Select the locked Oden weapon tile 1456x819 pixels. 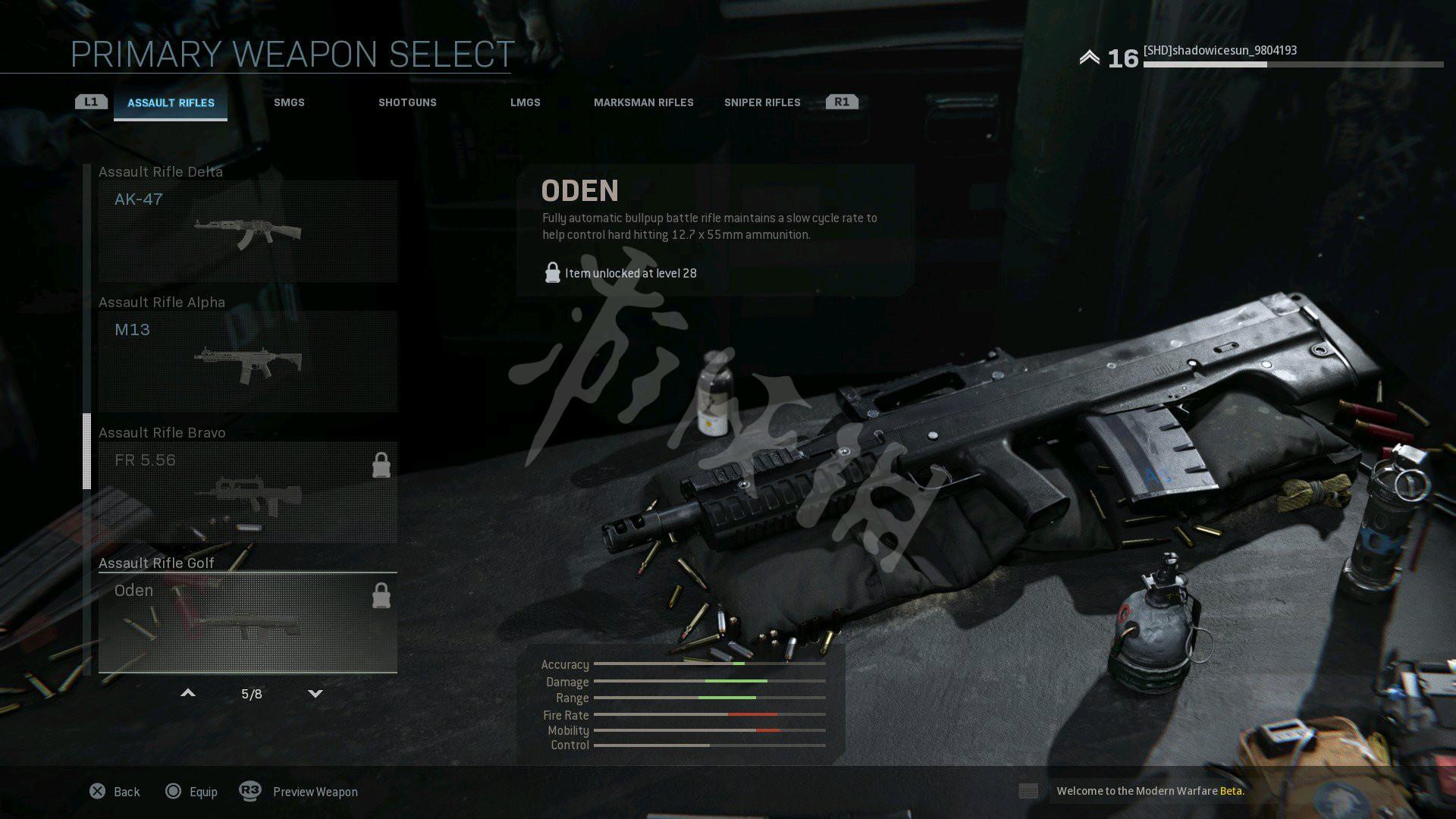point(247,623)
